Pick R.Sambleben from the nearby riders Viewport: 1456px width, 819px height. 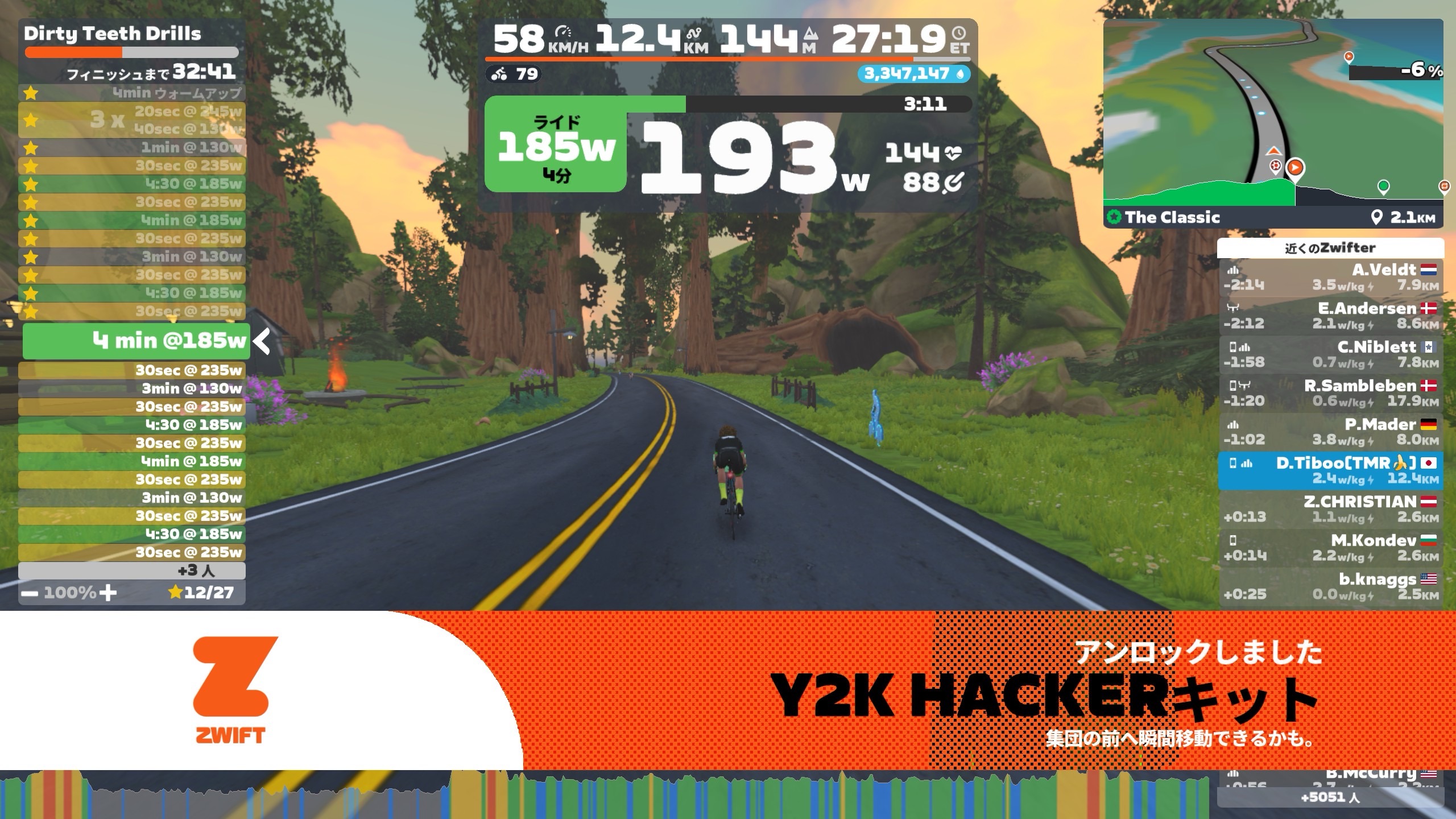(1330, 394)
